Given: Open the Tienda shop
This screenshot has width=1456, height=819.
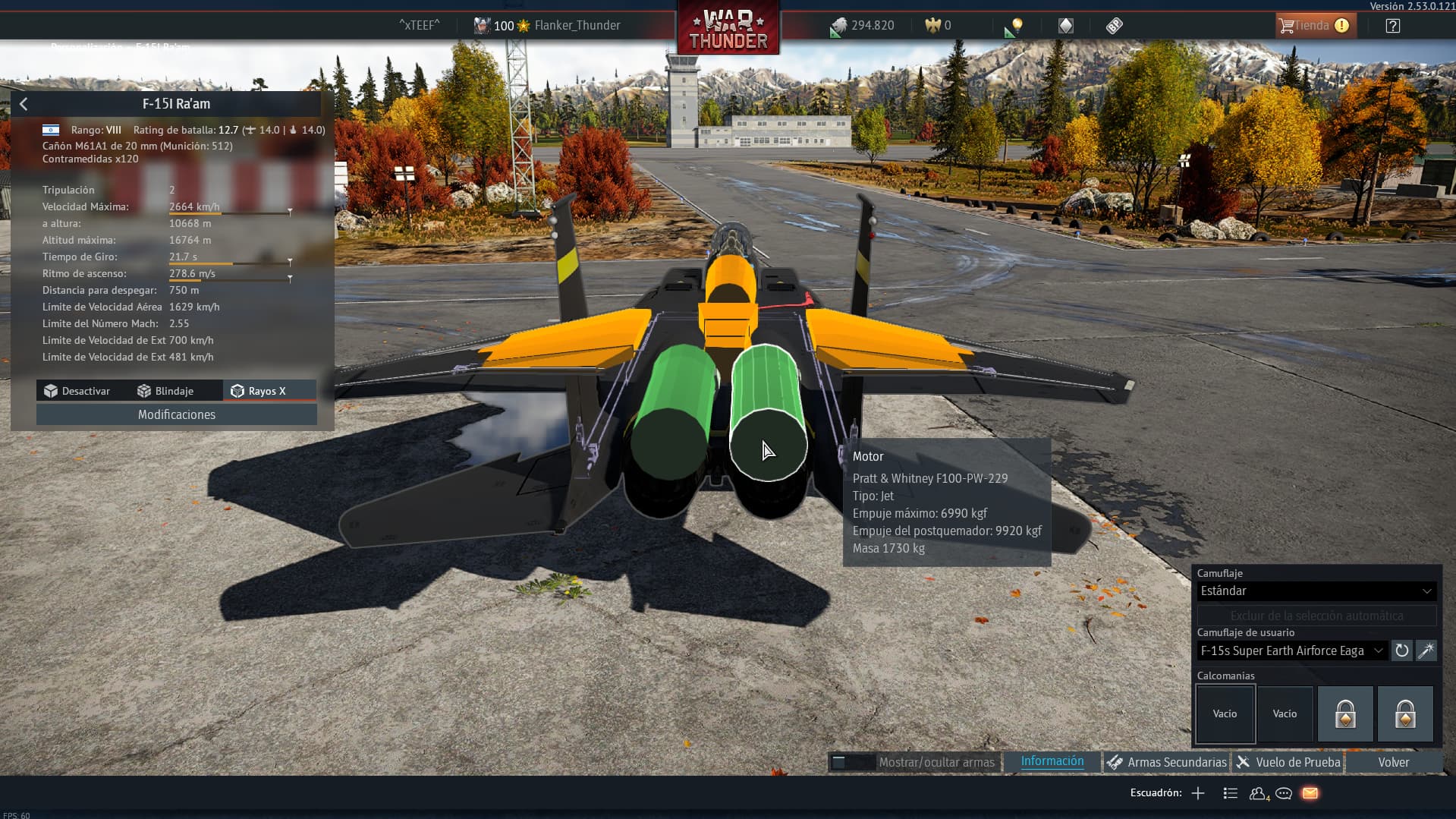Looking at the screenshot, I should coord(1313,25).
